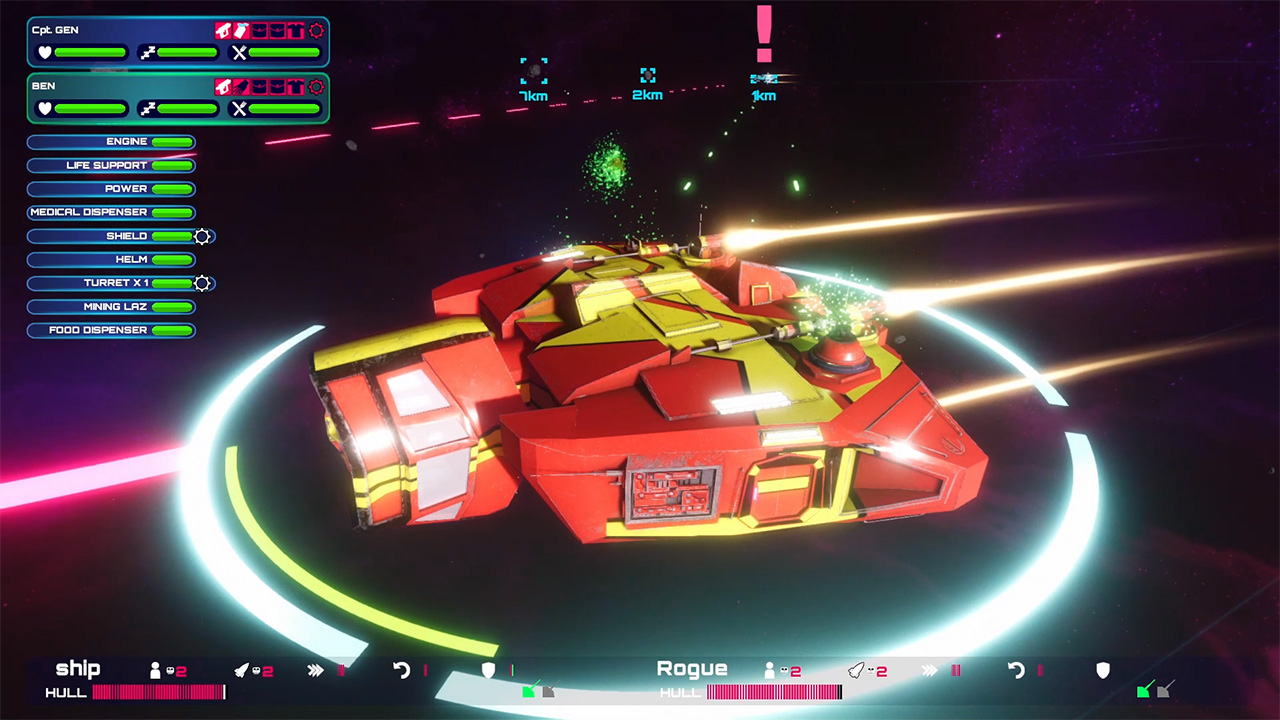Open BEN's gear settings
This screenshot has width=1280, height=720.
point(318,86)
